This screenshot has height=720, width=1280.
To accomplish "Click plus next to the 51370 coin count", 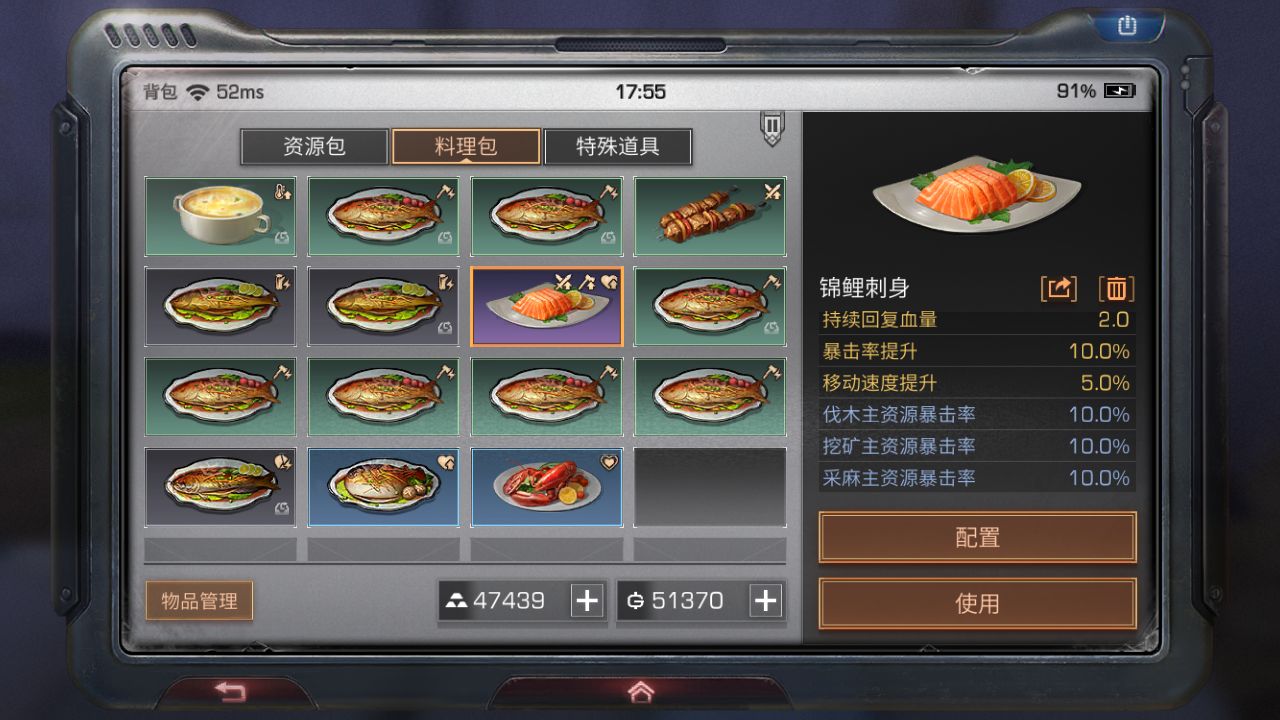I will (765, 601).
